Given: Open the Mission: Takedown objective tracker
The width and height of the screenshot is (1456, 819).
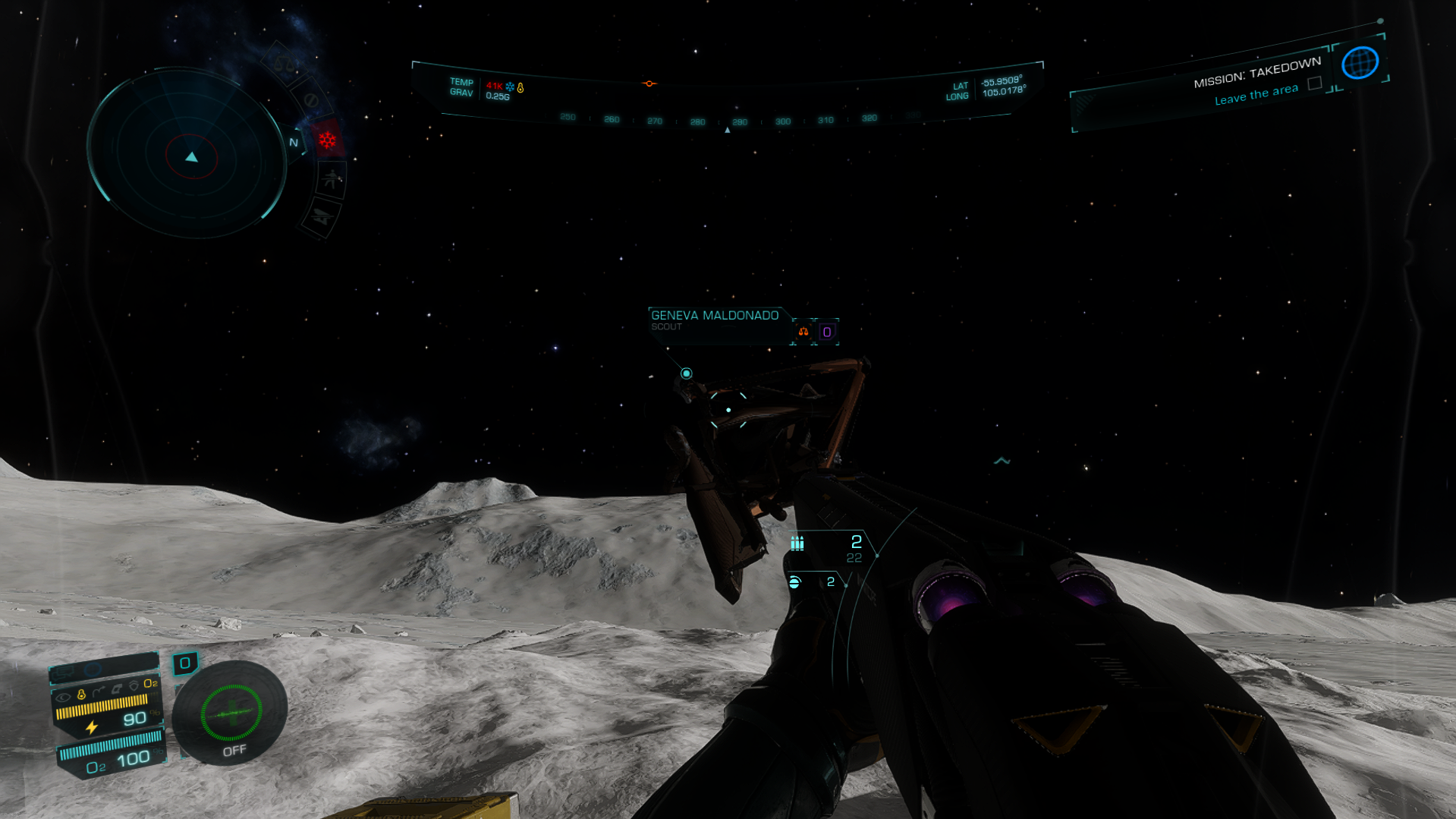Looking at the screenshot, I should [x=1256, y=72].
